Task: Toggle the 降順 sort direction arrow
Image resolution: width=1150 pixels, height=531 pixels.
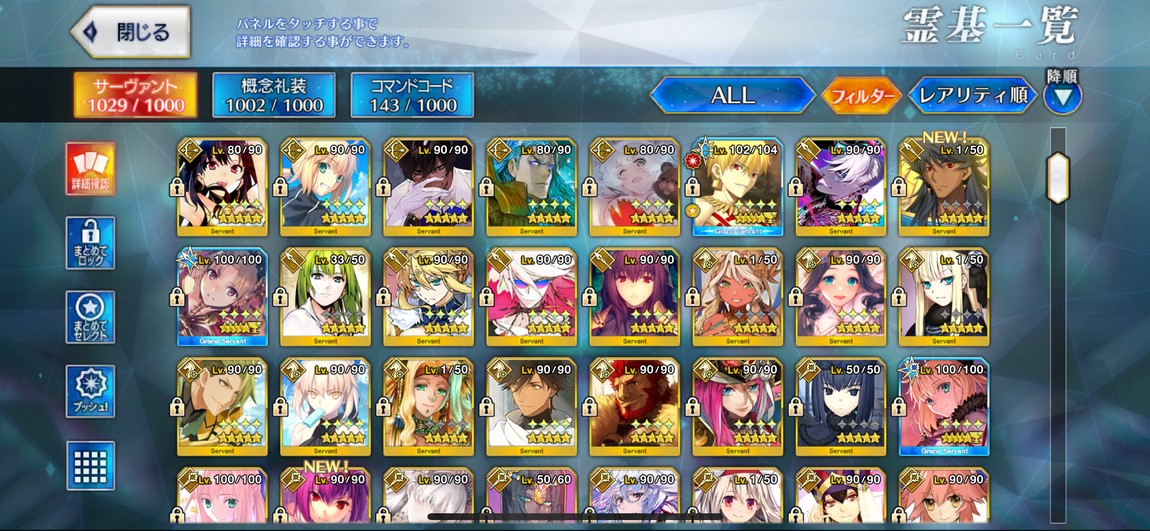Action: (1062, 97)
